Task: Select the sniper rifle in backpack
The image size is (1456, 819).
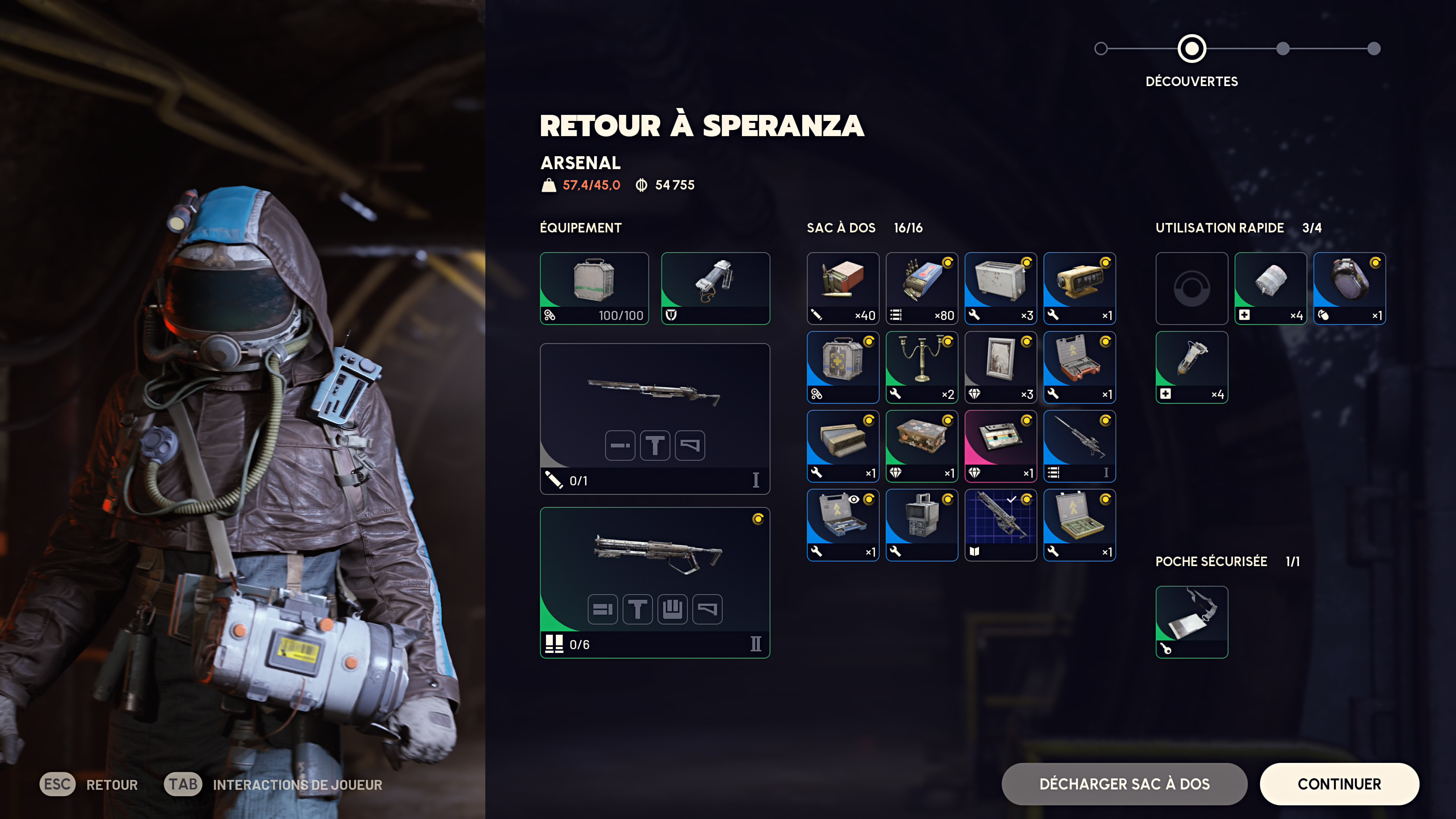Action: (1079, 446)
